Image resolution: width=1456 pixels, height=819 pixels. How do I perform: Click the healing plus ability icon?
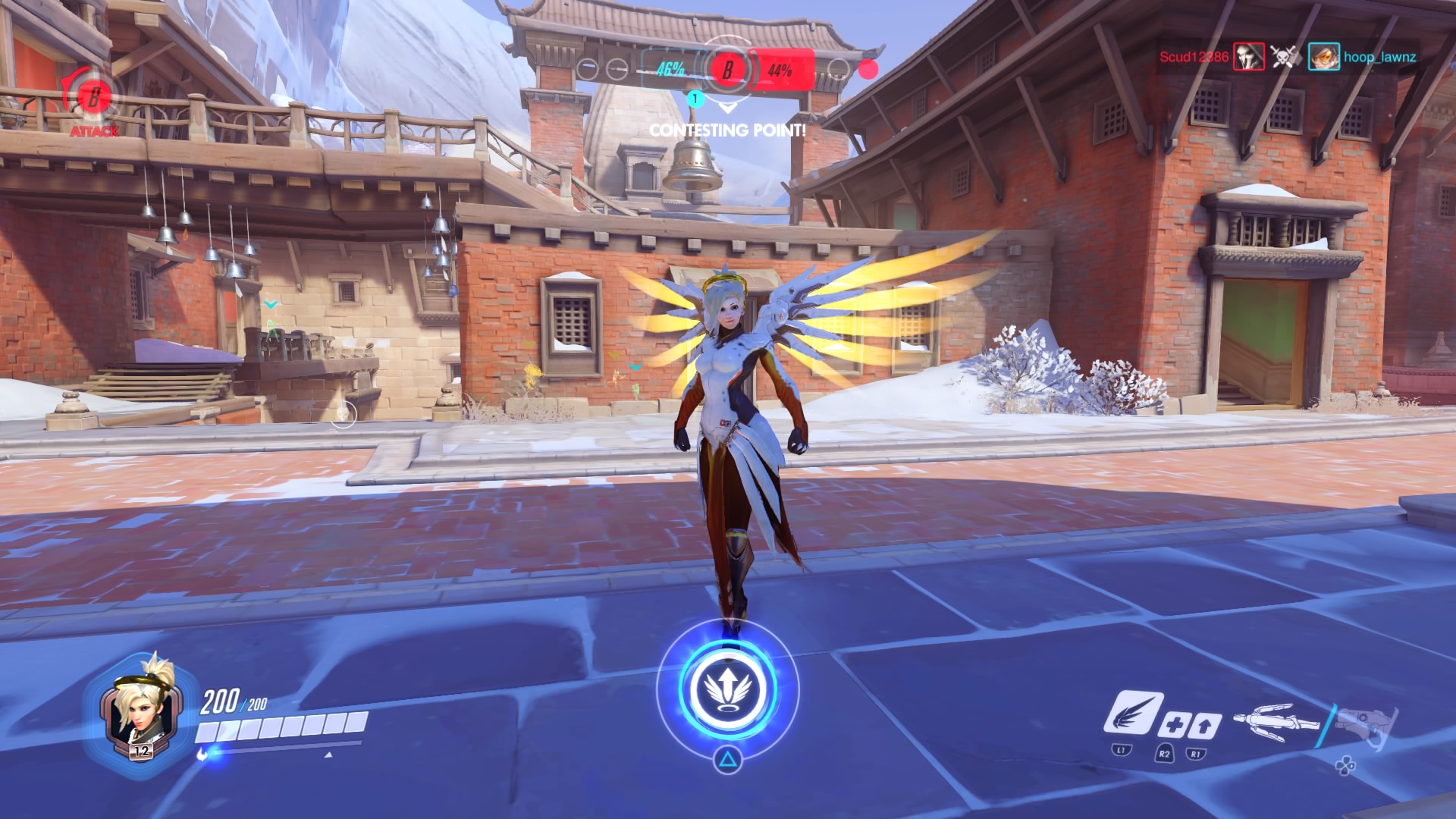[1174, 726]
